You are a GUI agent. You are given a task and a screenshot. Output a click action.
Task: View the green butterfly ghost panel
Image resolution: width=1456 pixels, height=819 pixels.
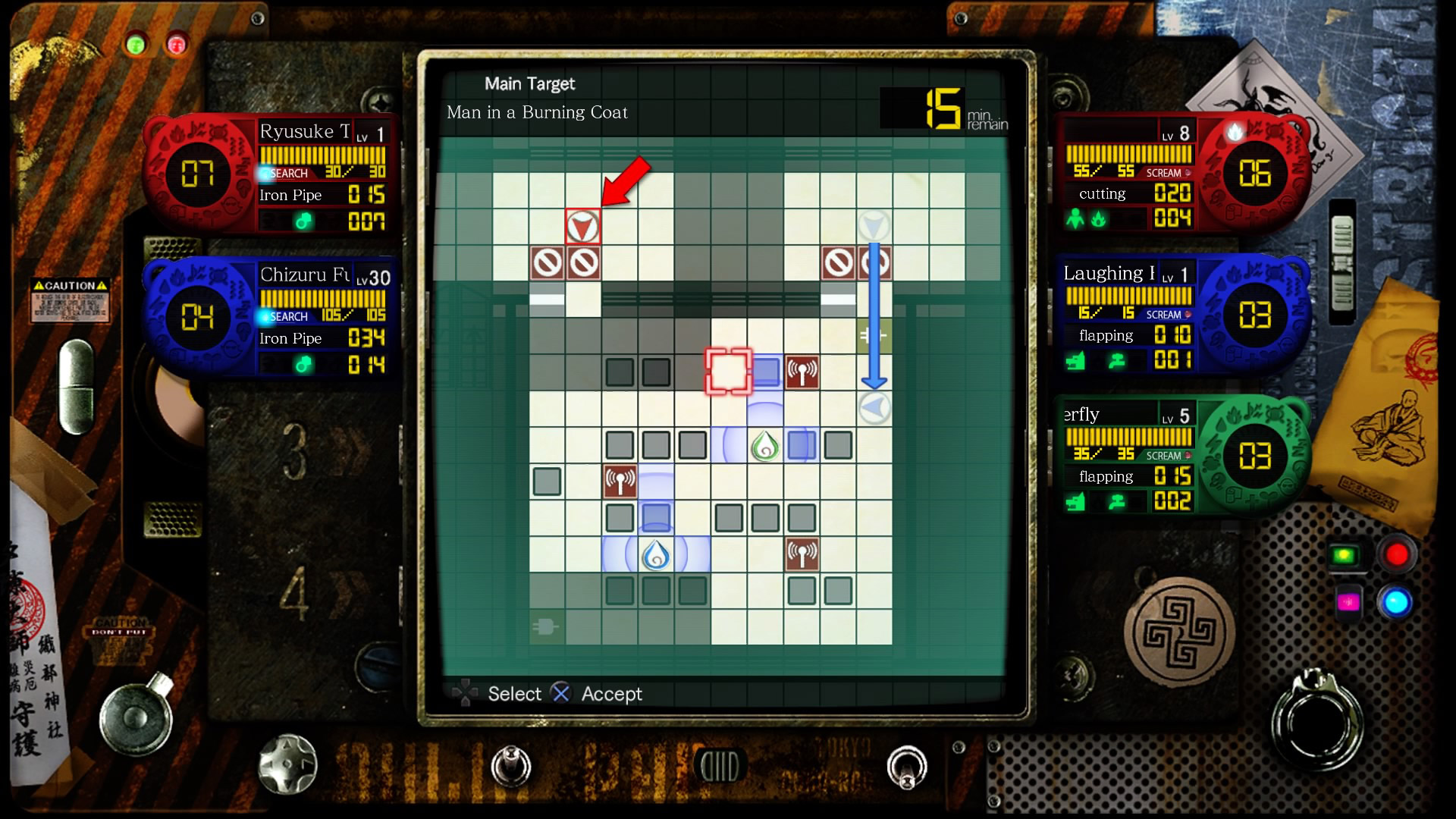click(1181, 457)
